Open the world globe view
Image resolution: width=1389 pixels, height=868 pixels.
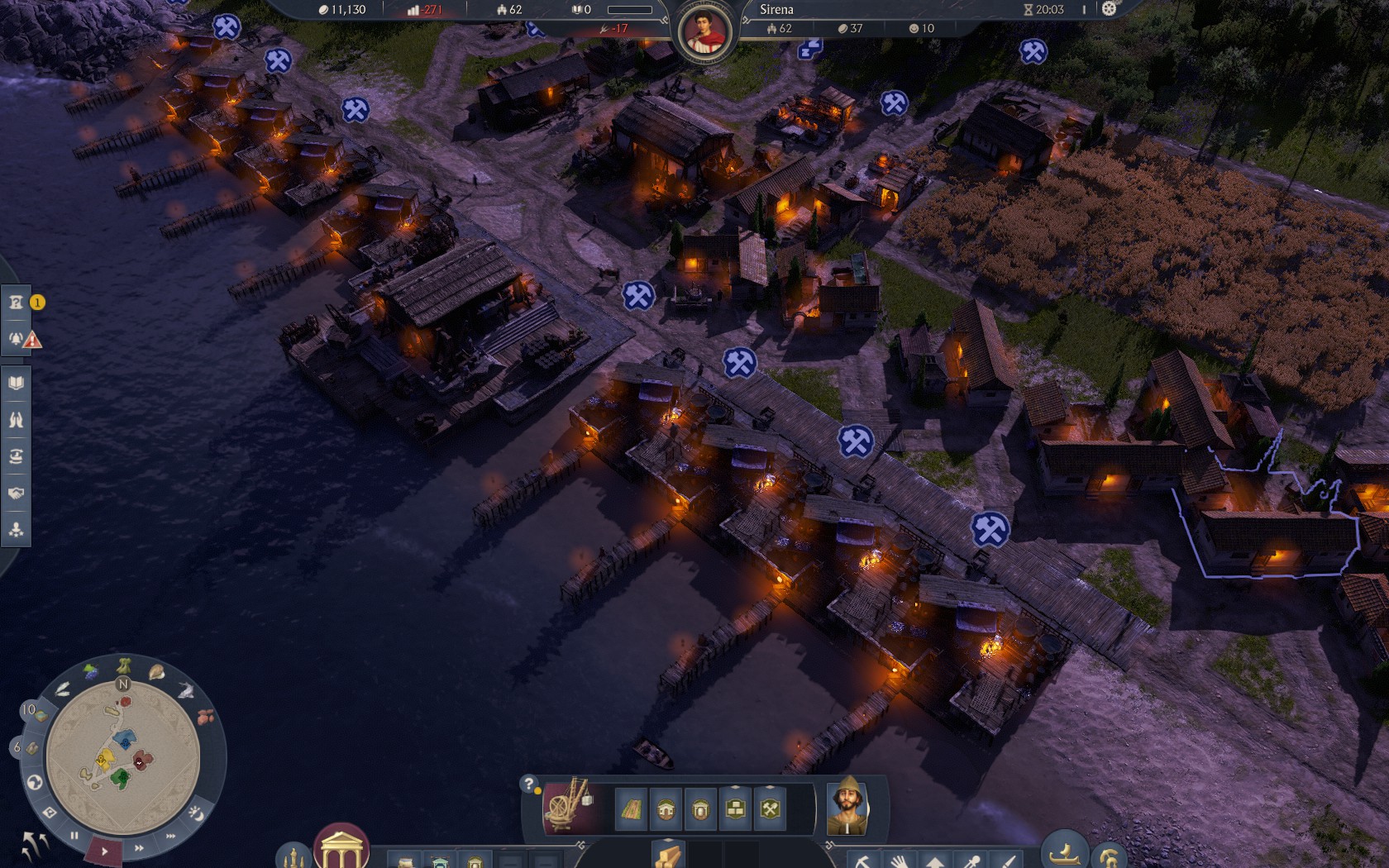click(35, 782)
